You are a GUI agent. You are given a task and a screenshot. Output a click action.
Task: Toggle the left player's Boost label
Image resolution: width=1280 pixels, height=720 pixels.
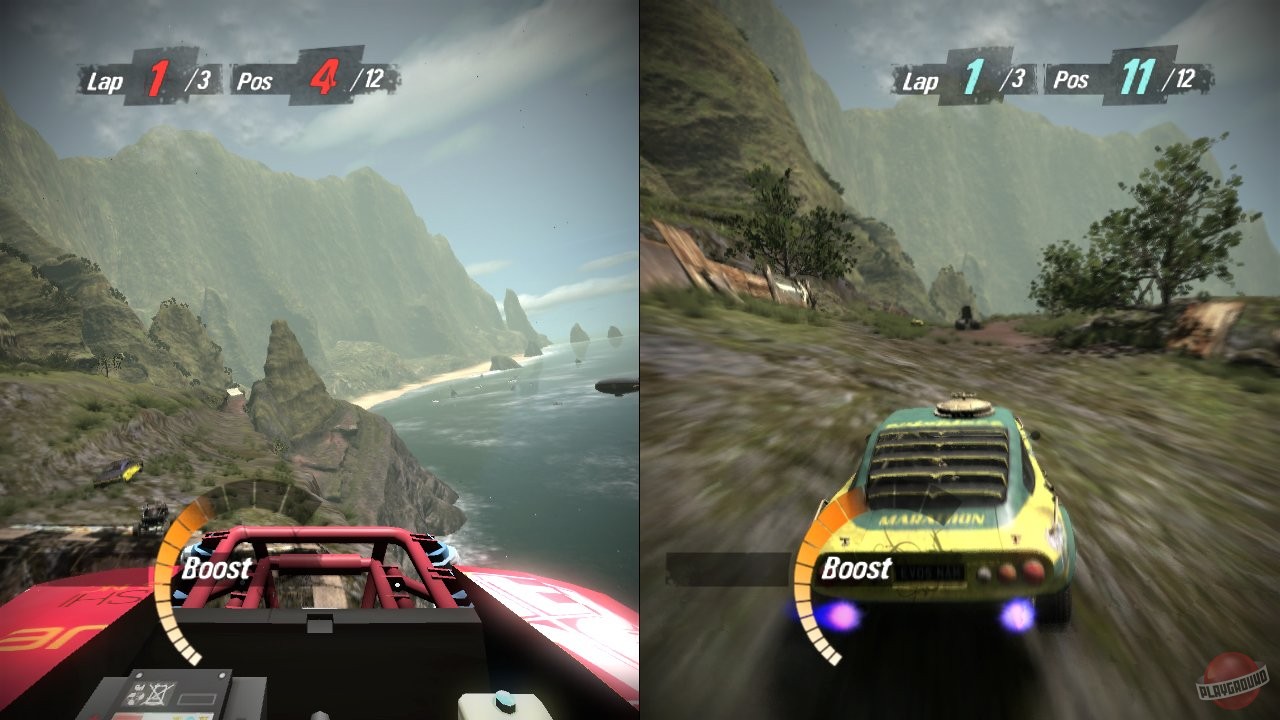click(215, 568)
